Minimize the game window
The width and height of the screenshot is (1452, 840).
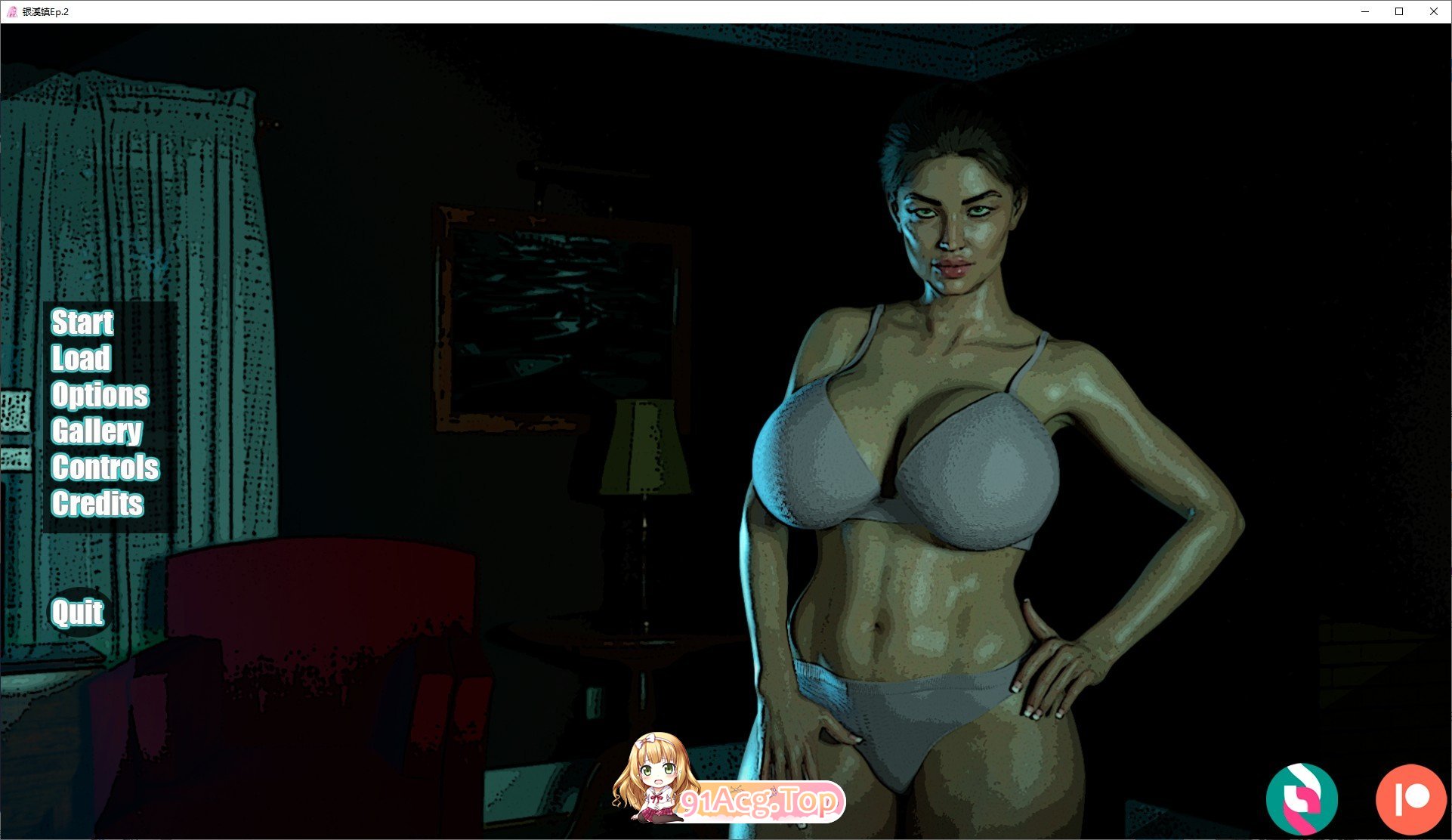pyautogui.click(x=1365, y=11)
